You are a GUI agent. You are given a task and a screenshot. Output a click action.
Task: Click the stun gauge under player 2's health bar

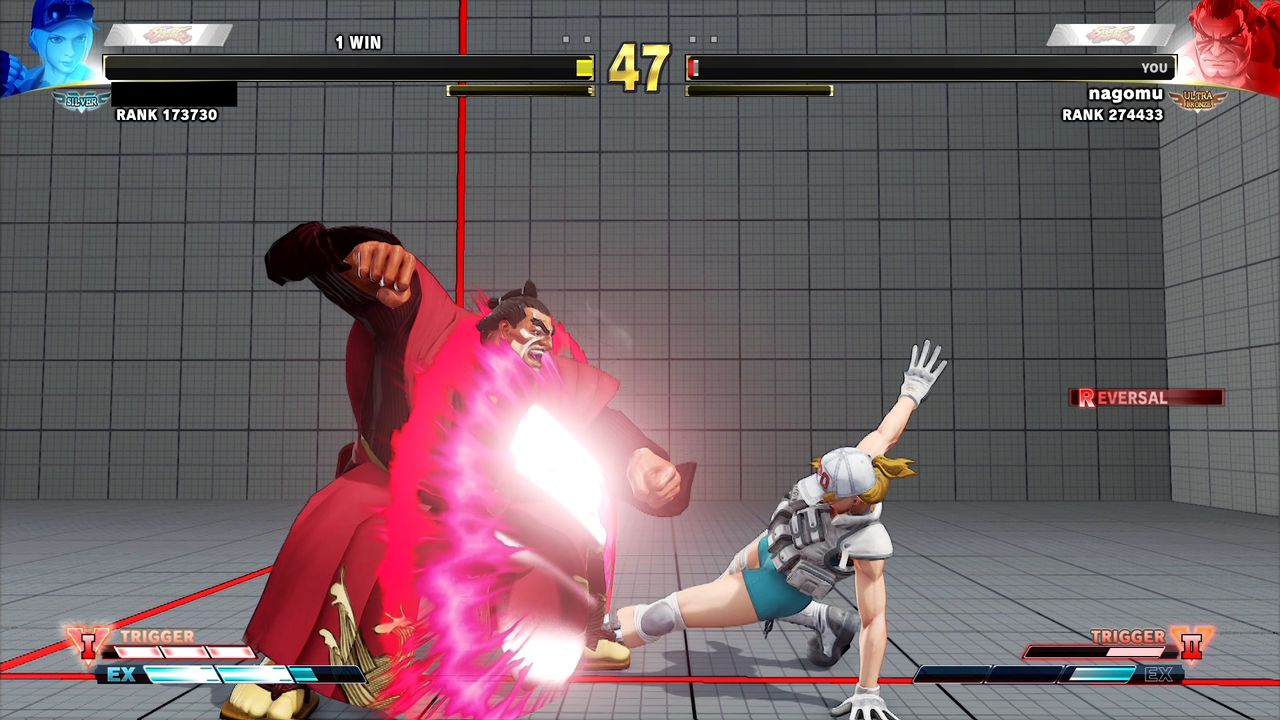(x=758, y=90)
